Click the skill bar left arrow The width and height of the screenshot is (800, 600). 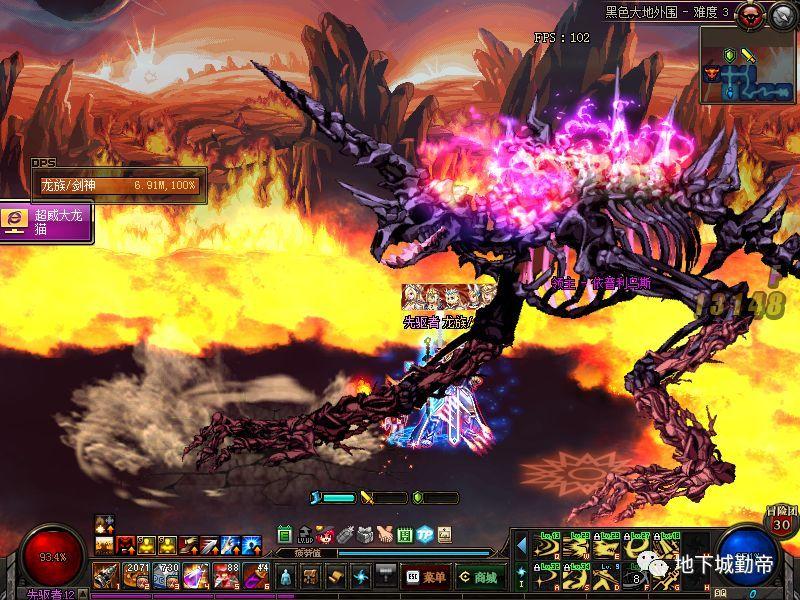pos(521,545)
